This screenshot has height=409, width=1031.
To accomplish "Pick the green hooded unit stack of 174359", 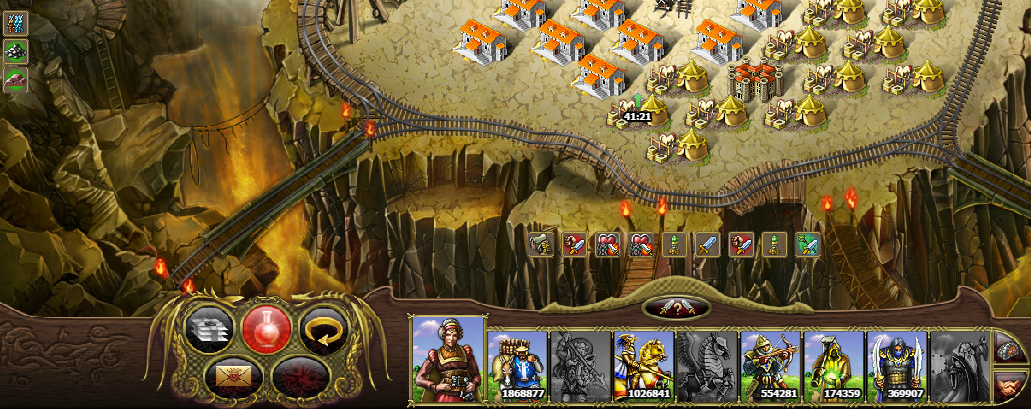I will click(834, 367).
